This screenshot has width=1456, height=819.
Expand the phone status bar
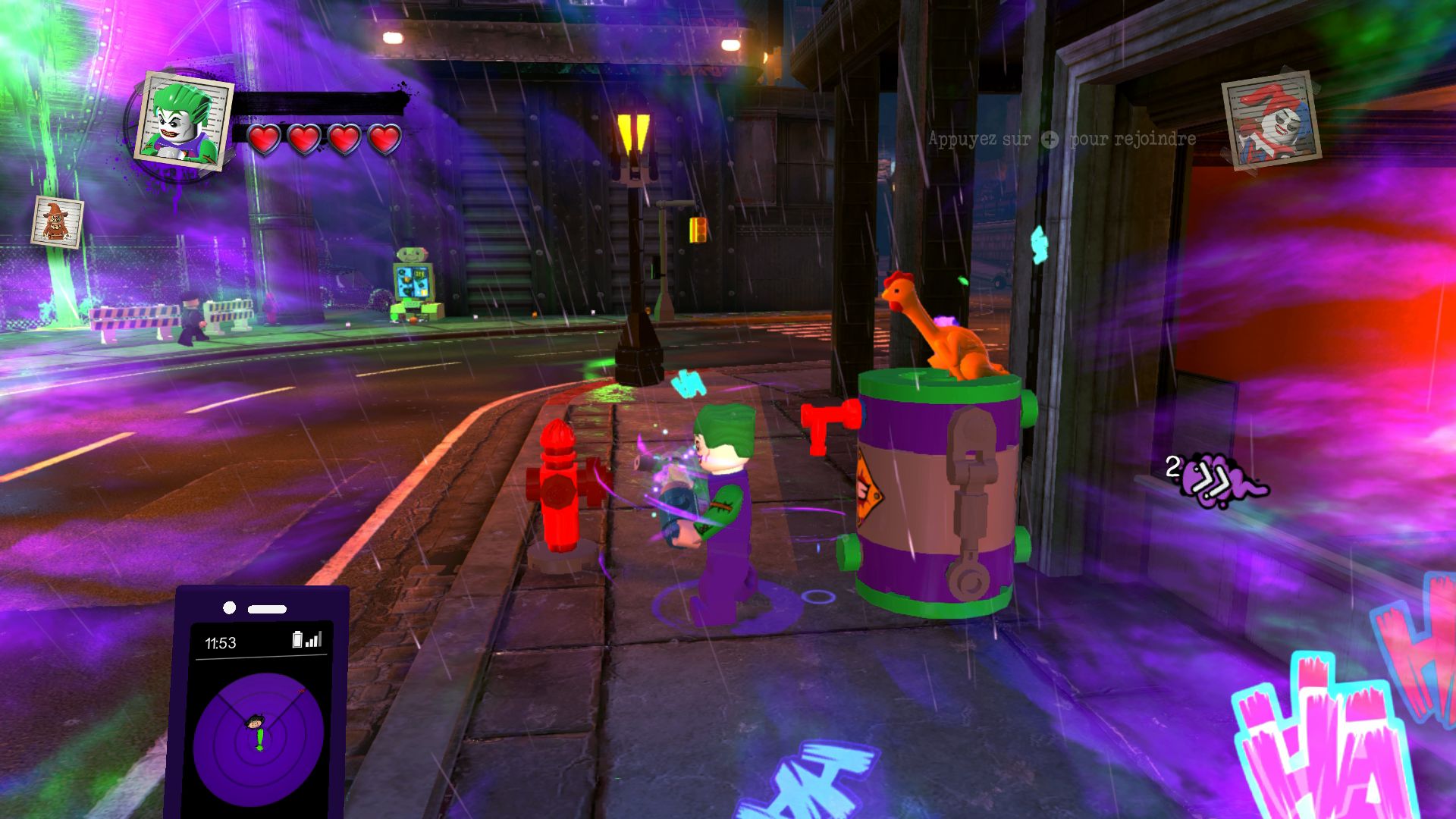pos(265,641)
